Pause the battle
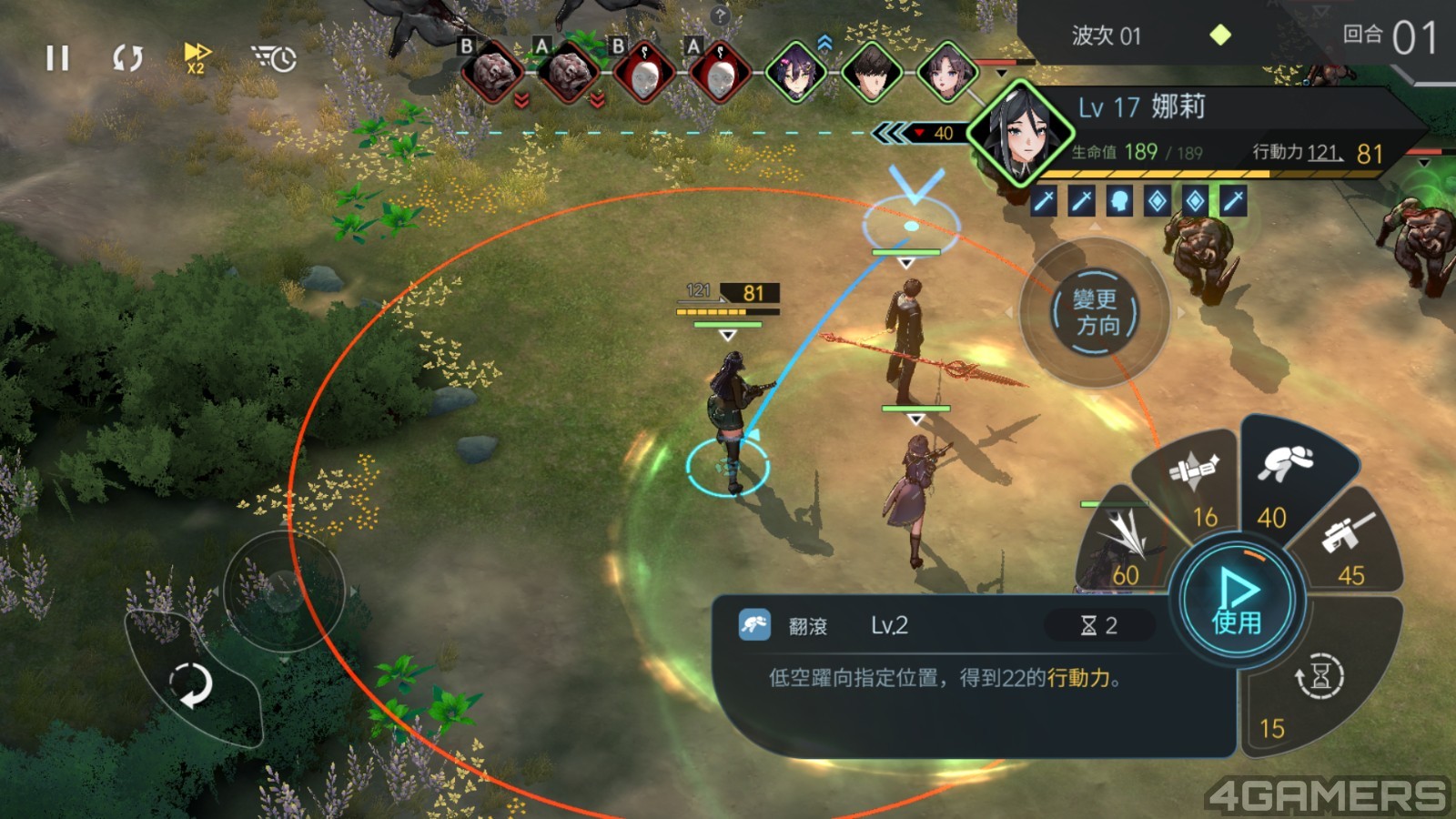1456x819 pixels. [x=57, y=59]
